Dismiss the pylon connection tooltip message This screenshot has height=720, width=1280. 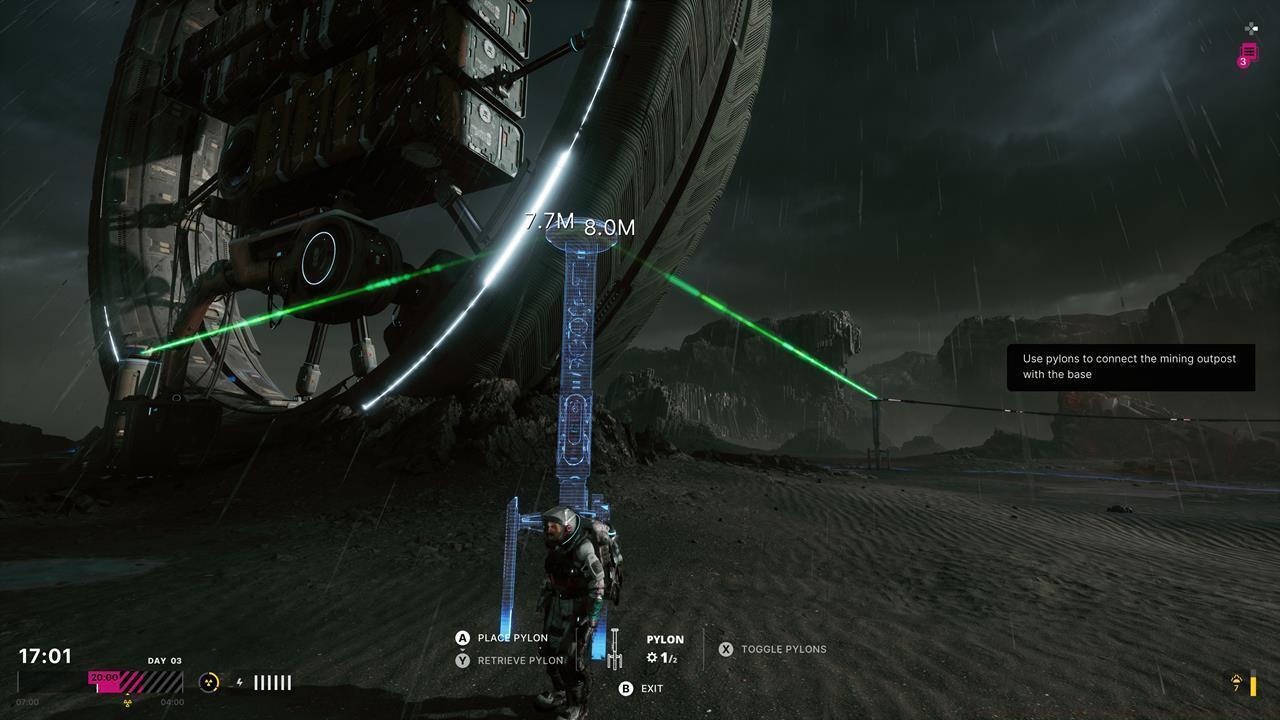(1130, 367)
